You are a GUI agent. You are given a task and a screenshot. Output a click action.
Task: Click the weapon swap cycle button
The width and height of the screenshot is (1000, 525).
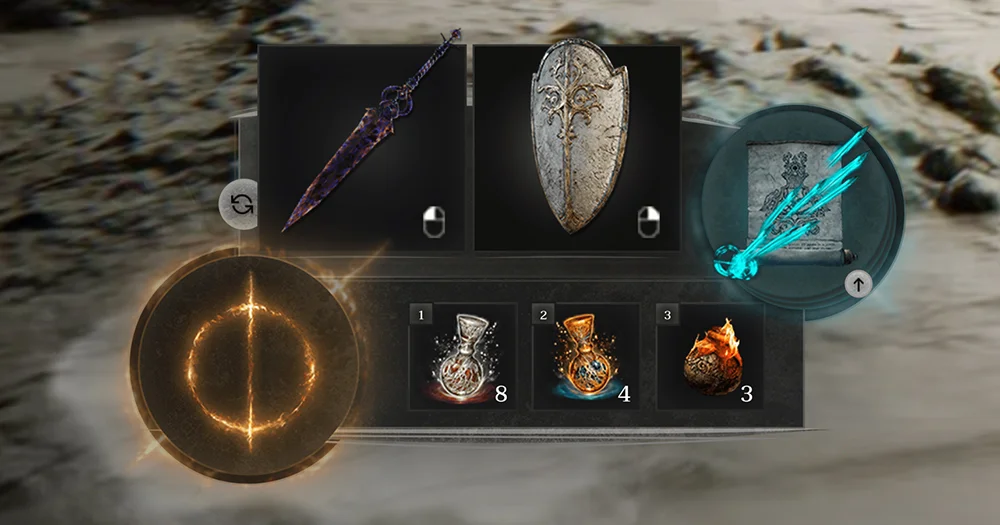[x=241, y=205]
